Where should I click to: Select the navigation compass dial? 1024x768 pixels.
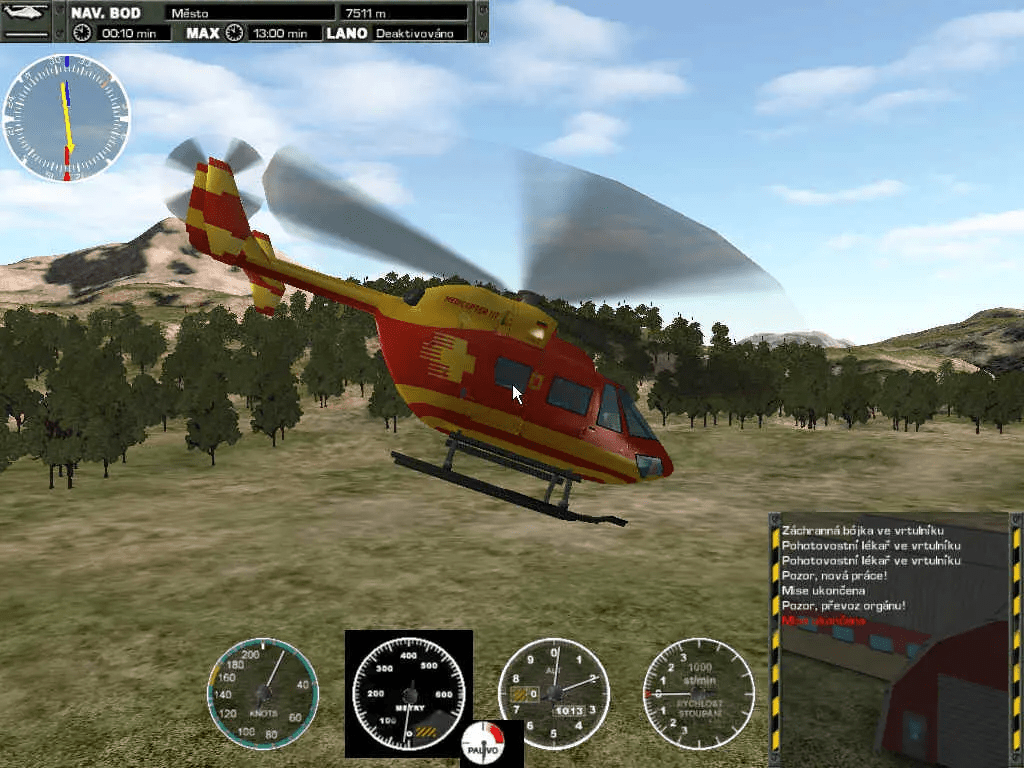pos(66,118)
